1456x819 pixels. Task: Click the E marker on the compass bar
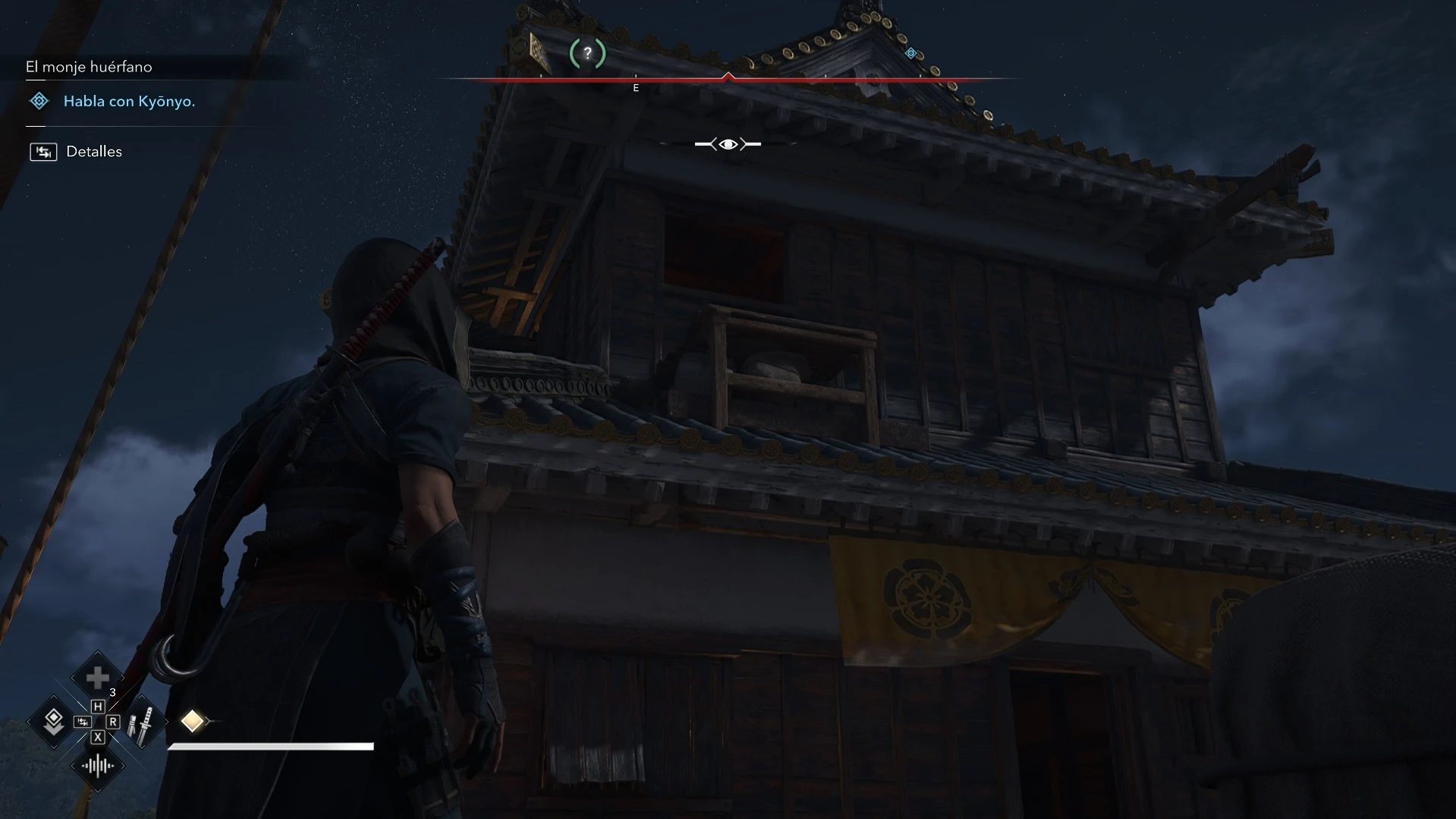tap(636, 88)
